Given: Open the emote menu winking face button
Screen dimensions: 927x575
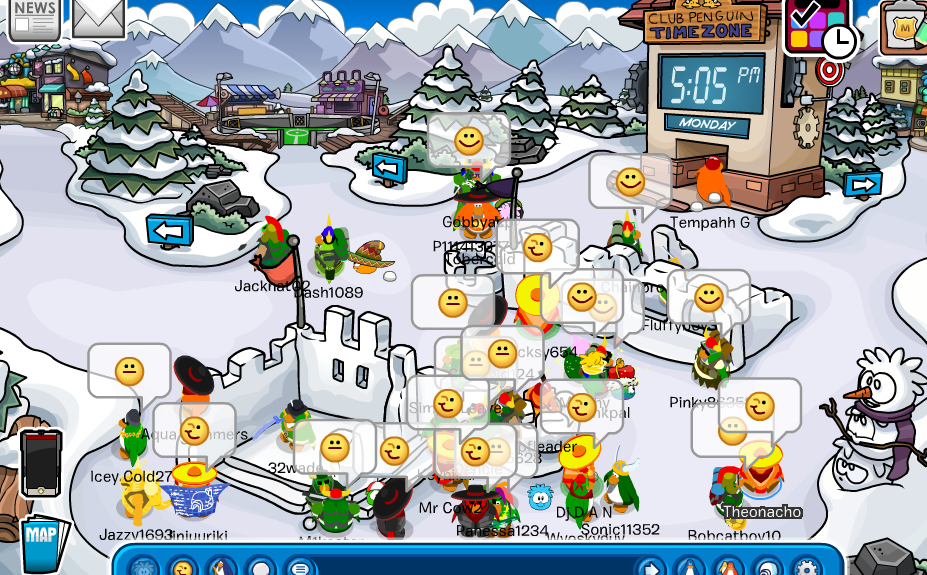Looking at the screenshot, I should (x=182, y=567).
